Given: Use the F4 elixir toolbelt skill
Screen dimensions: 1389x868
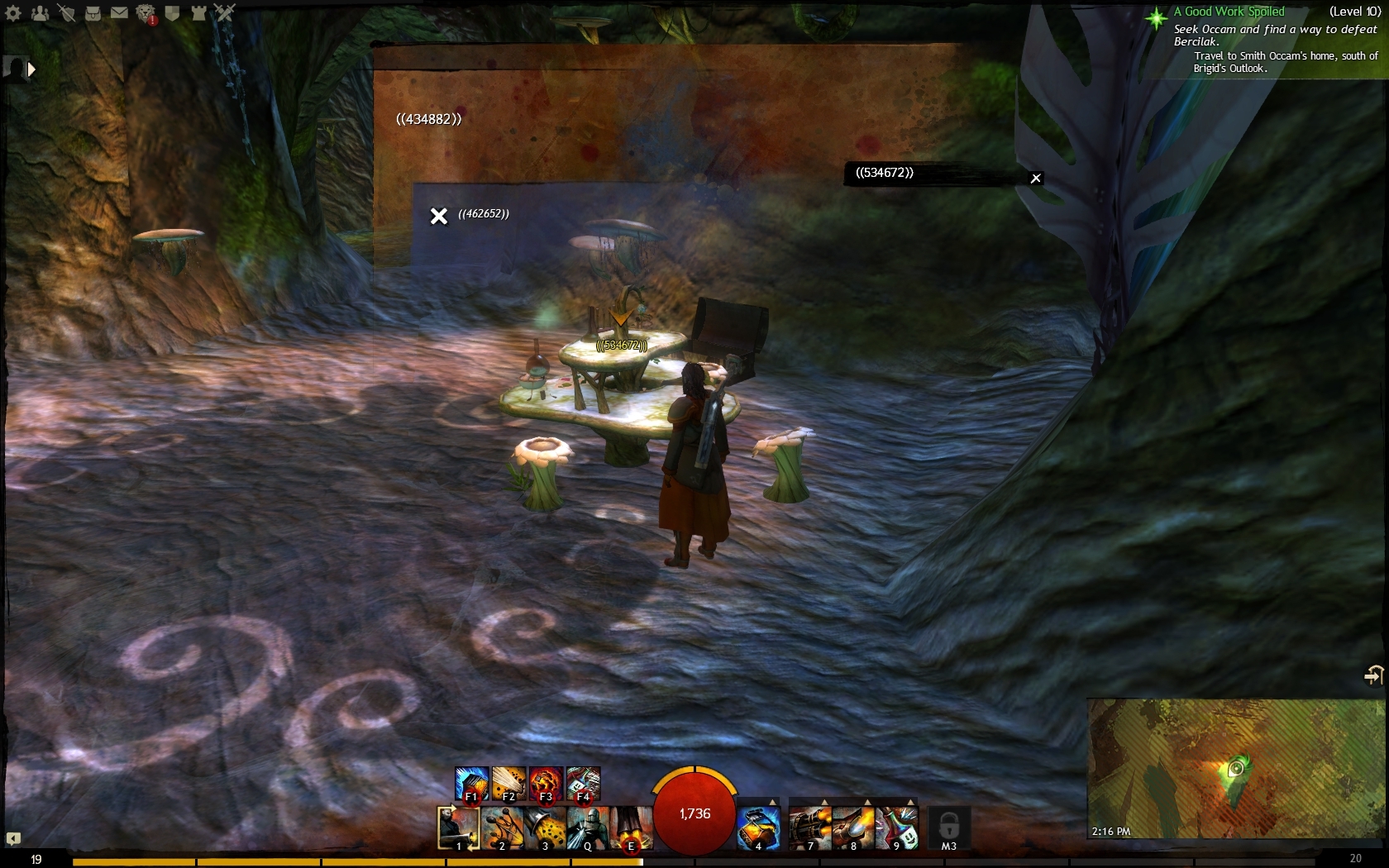Looking at the screenshot, I should 584,784.
